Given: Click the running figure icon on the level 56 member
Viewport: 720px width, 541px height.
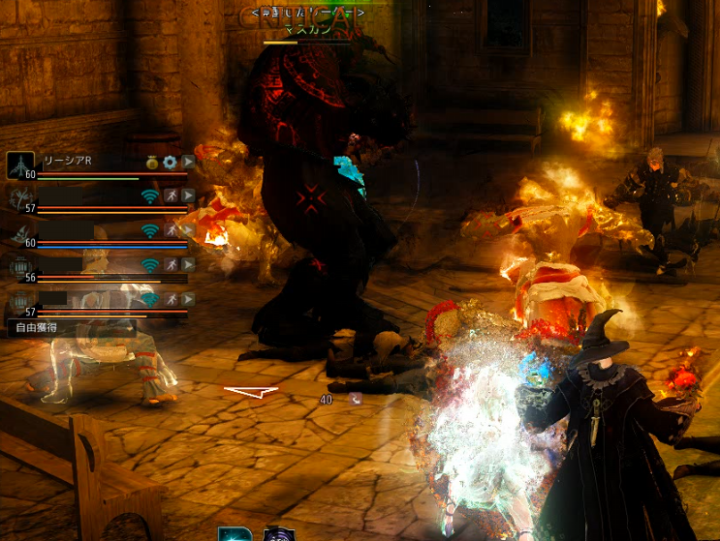Looking at the screenshot, I should click(171, 265).
